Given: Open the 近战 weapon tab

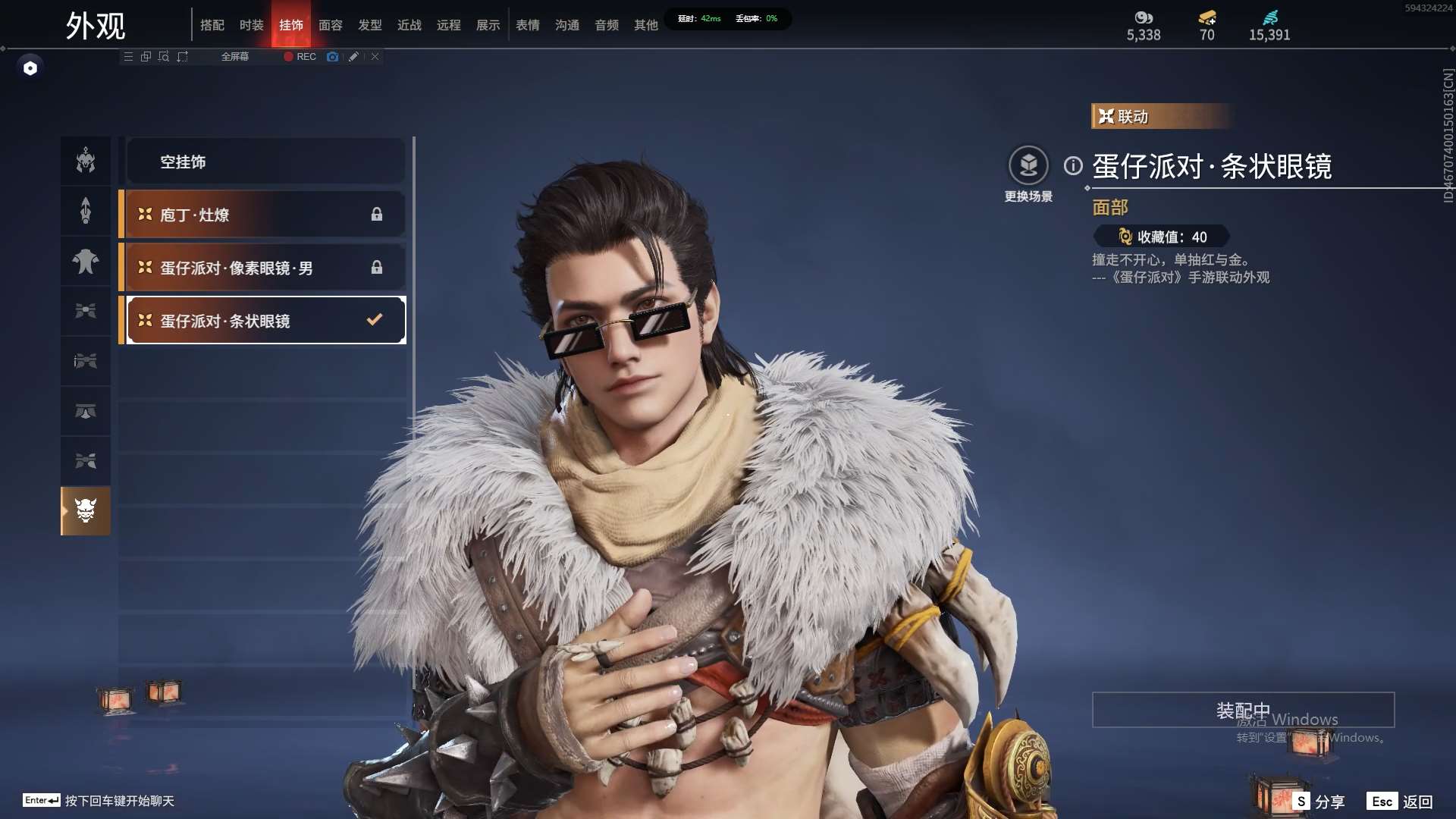Looking at the screenshot, I should 409,25.
